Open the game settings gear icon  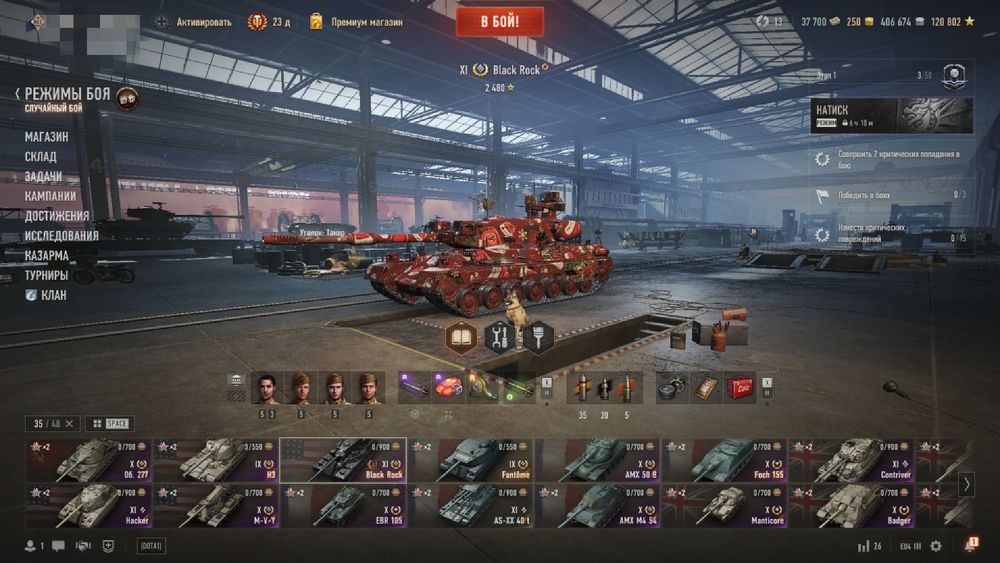(x=936, y=546)
